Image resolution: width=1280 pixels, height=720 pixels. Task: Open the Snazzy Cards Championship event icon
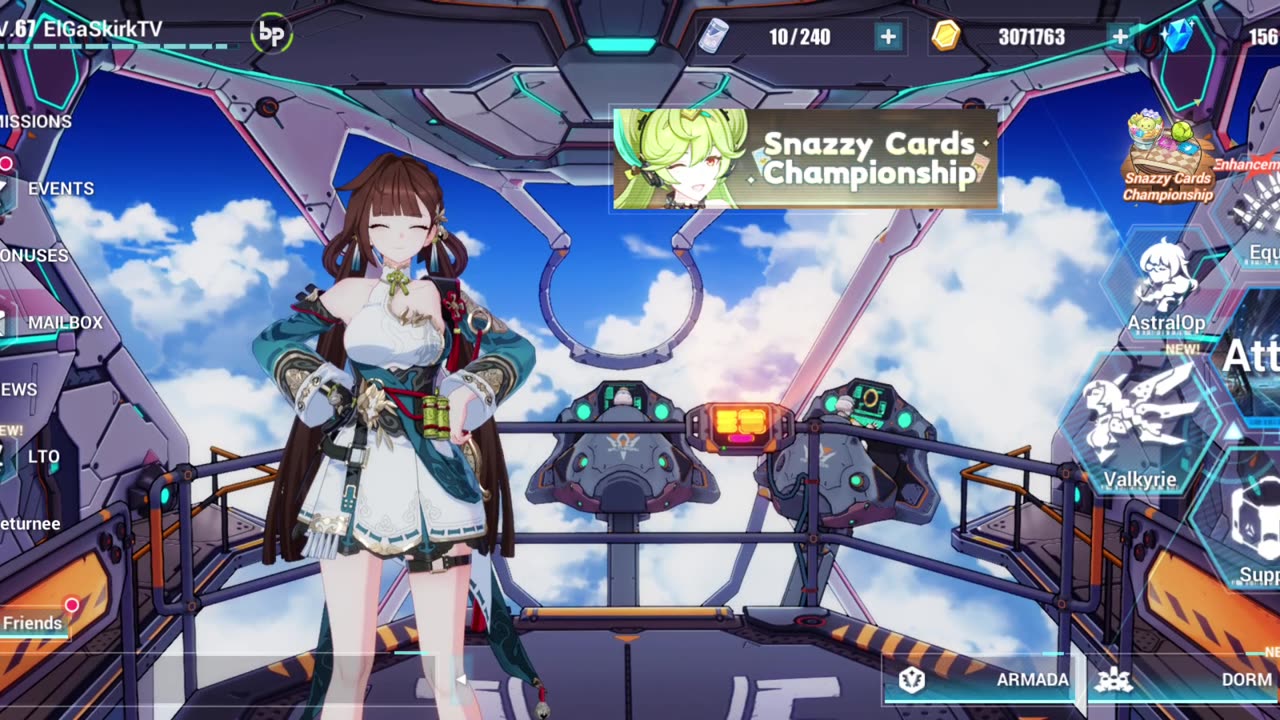[x=1167, y=160]
